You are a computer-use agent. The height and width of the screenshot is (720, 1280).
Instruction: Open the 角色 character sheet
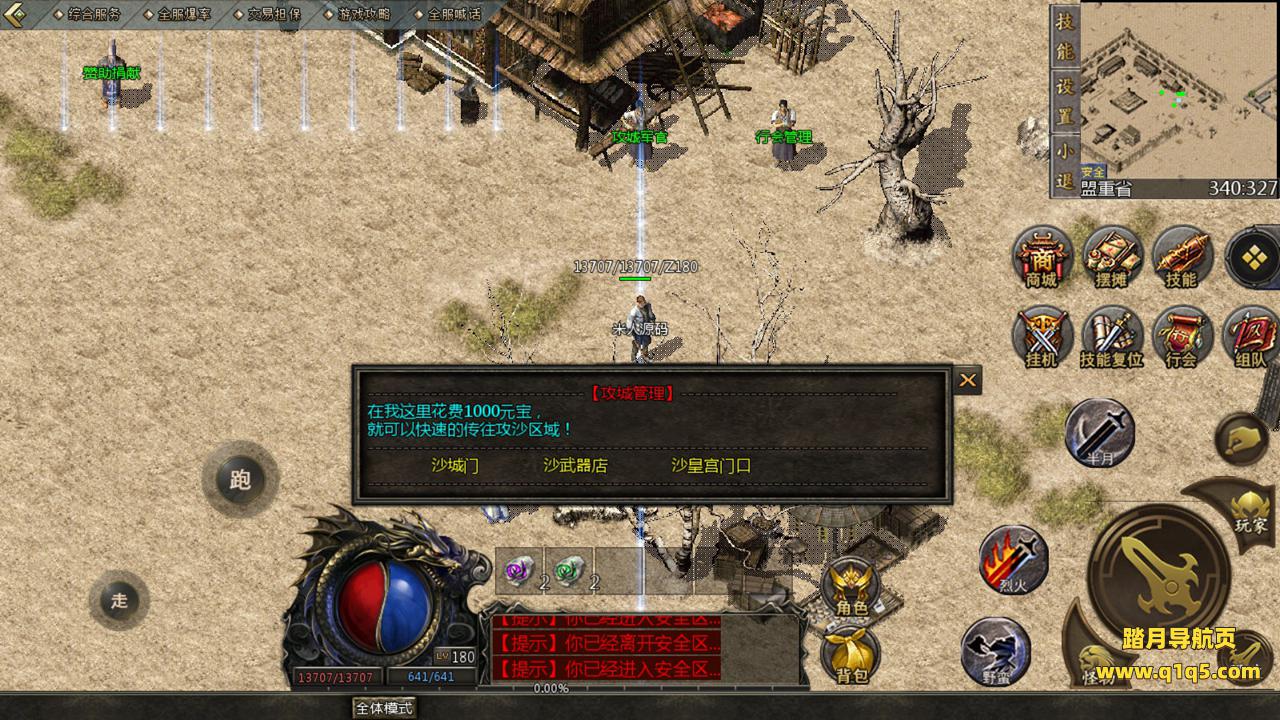point(851,587)
